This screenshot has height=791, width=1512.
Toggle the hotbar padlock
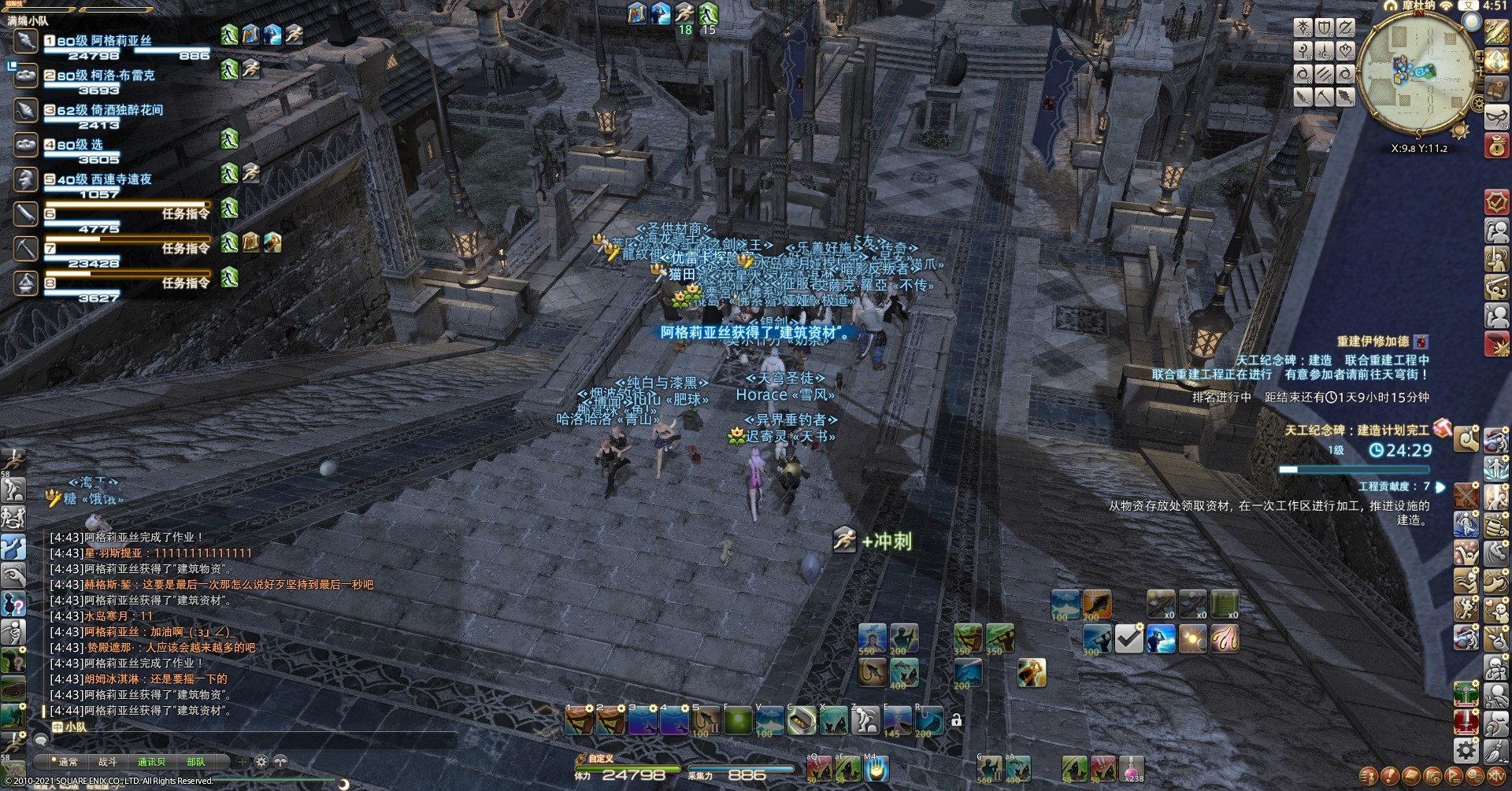956,719
